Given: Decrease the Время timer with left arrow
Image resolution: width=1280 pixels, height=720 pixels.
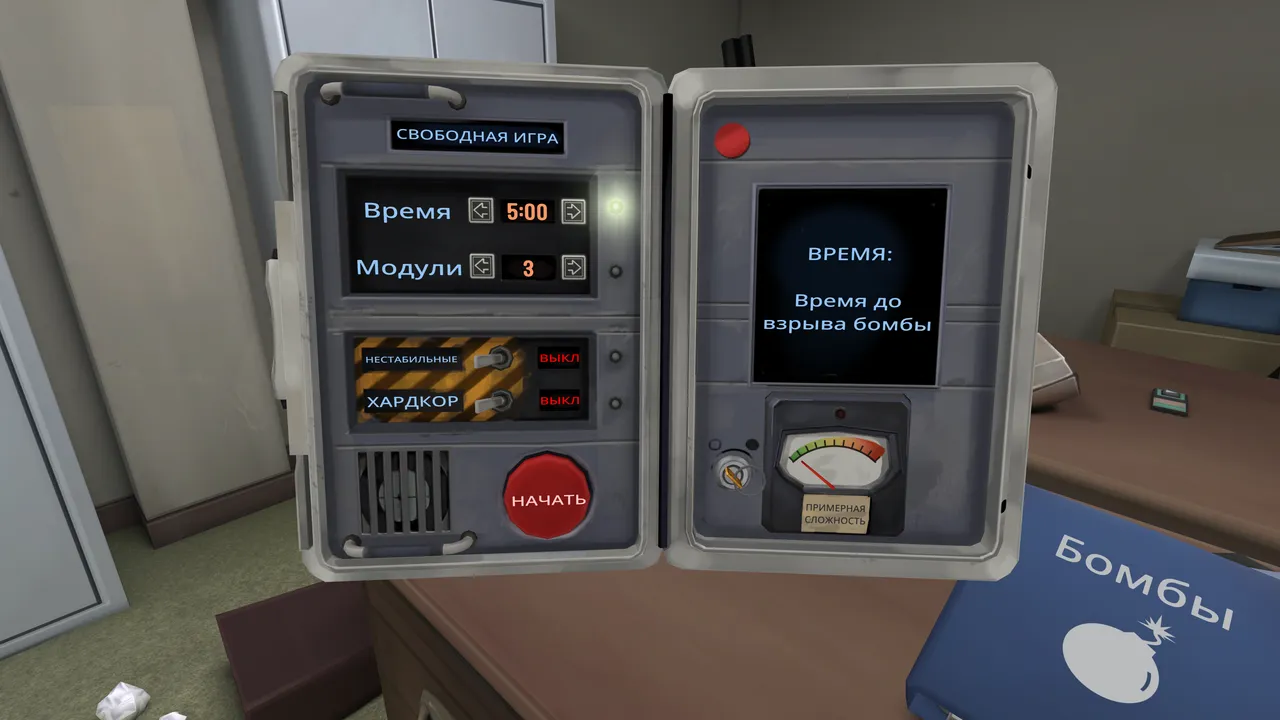Looking at the screenshot, I should 482,211.
